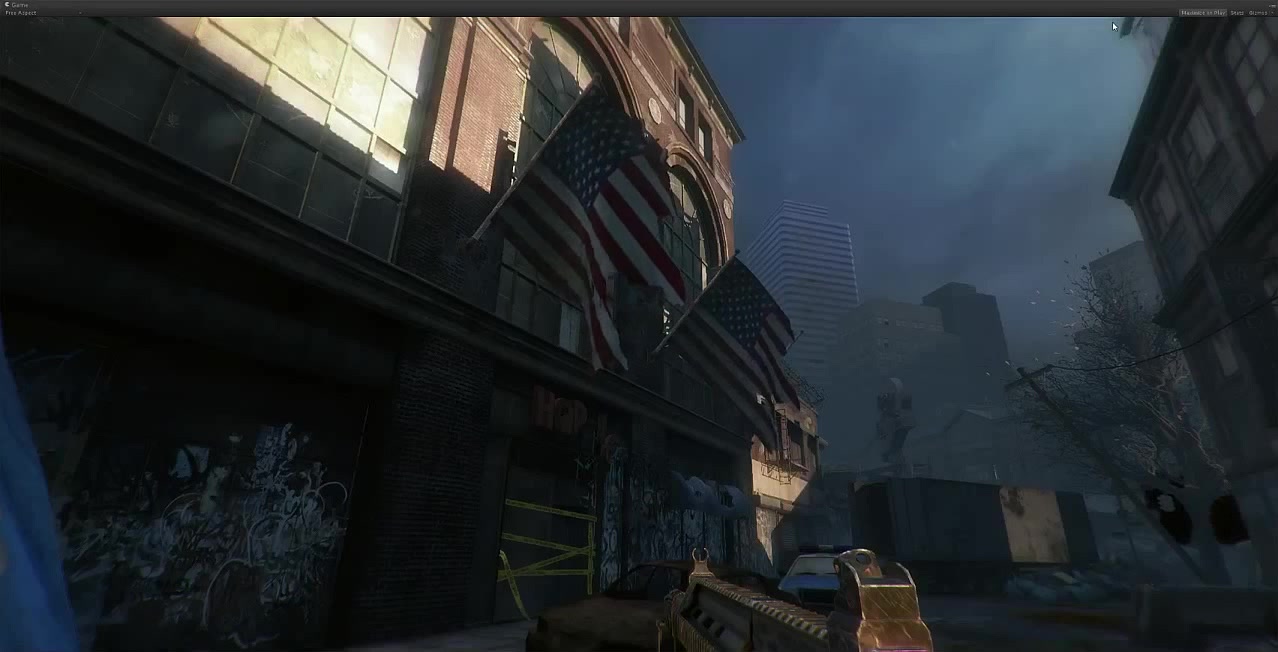
Task: Show the Stats overlay
Action: tap(1237, 13)
